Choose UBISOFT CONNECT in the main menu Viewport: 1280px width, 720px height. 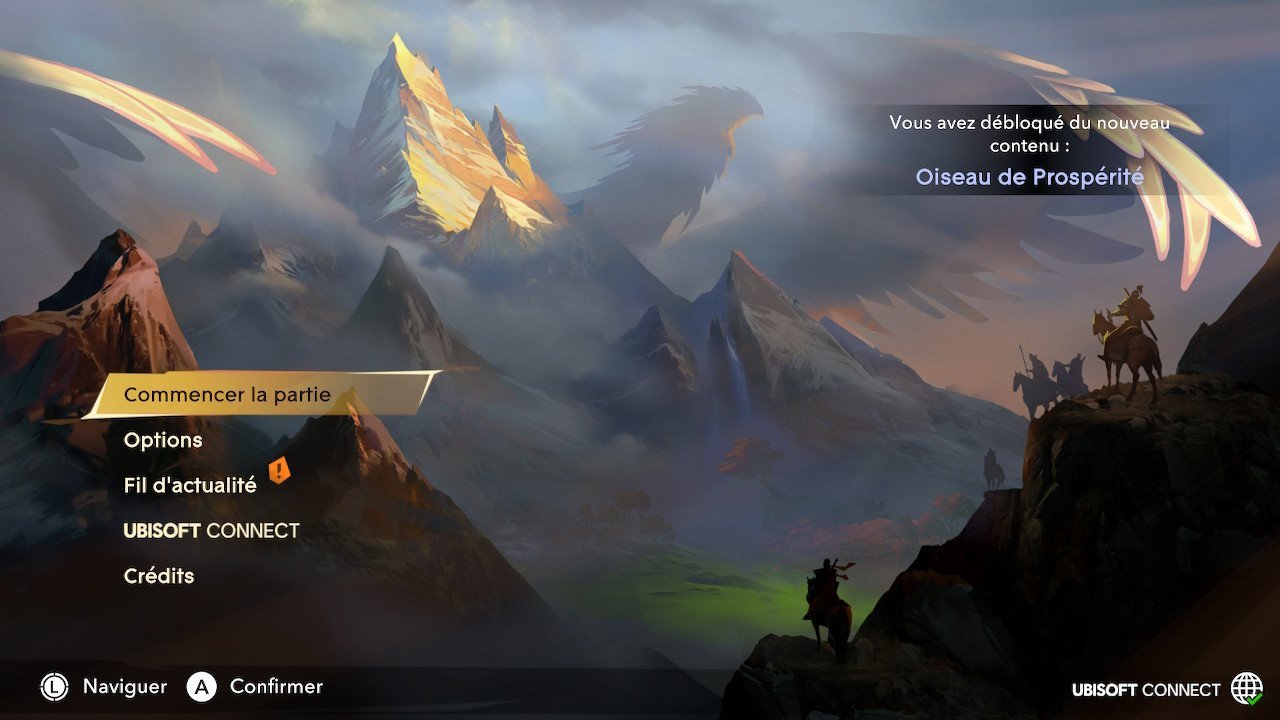coord(211,531)
